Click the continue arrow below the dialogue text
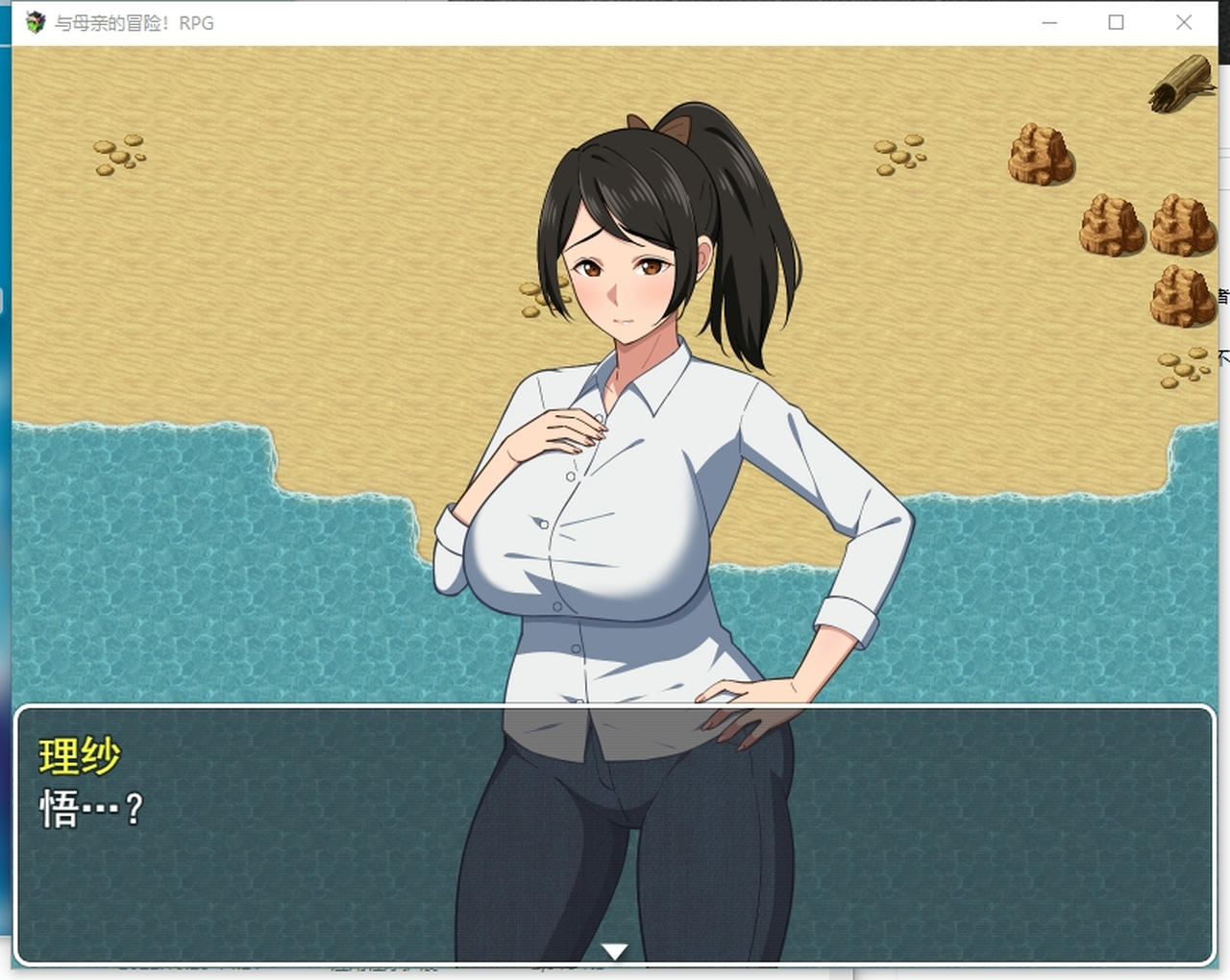Screen dimensions: 1230x980 point(614,949)
